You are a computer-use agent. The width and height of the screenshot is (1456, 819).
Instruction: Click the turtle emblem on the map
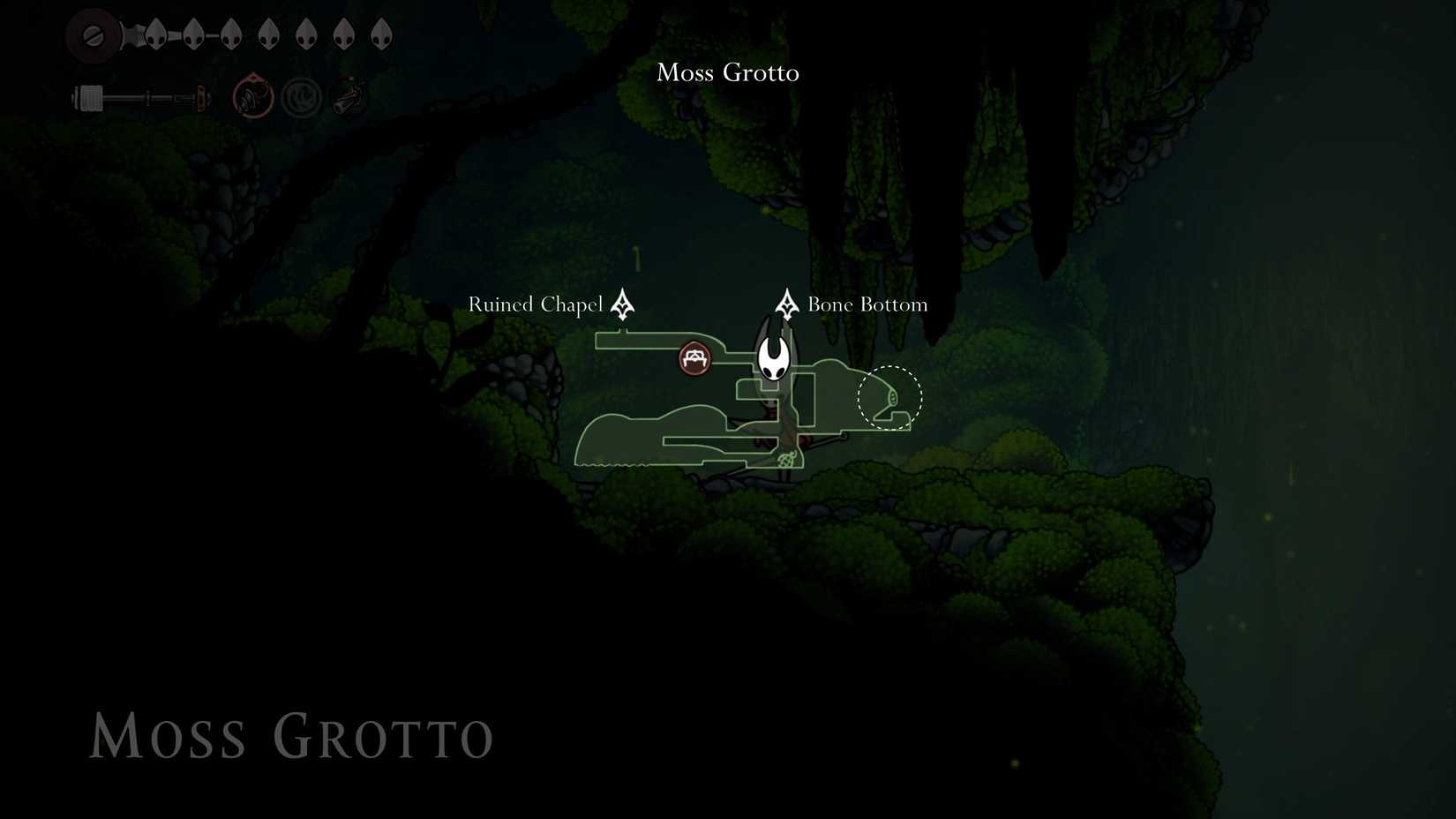788,459
